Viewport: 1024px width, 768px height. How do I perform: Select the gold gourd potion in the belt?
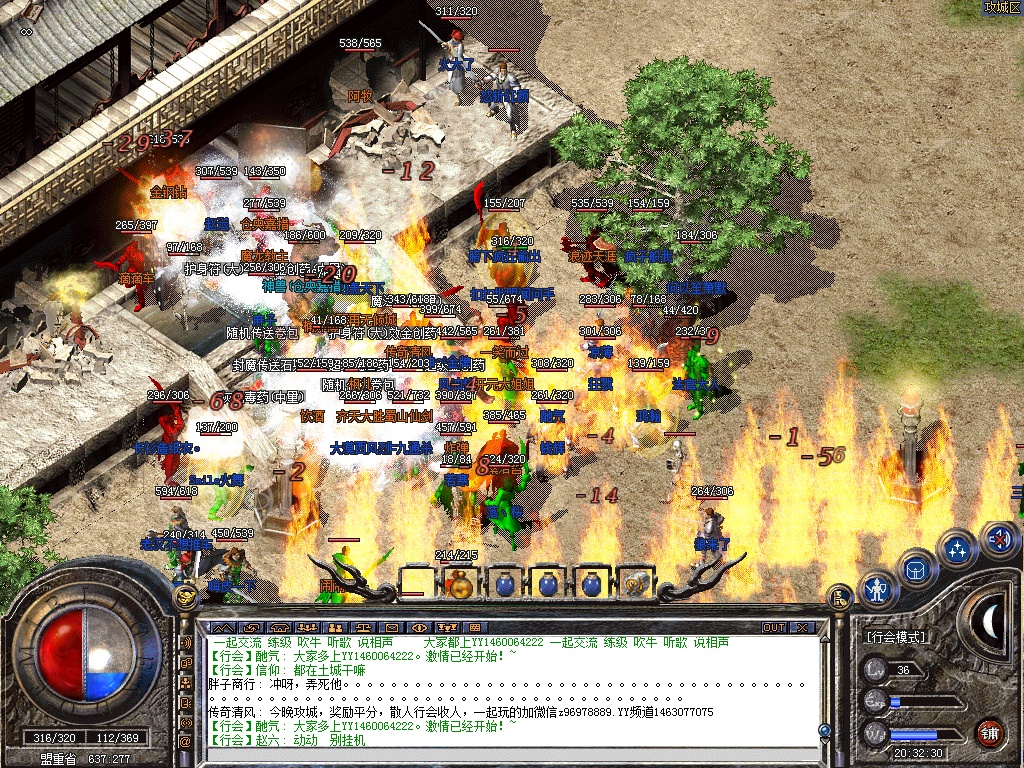[x=461, y=583]
